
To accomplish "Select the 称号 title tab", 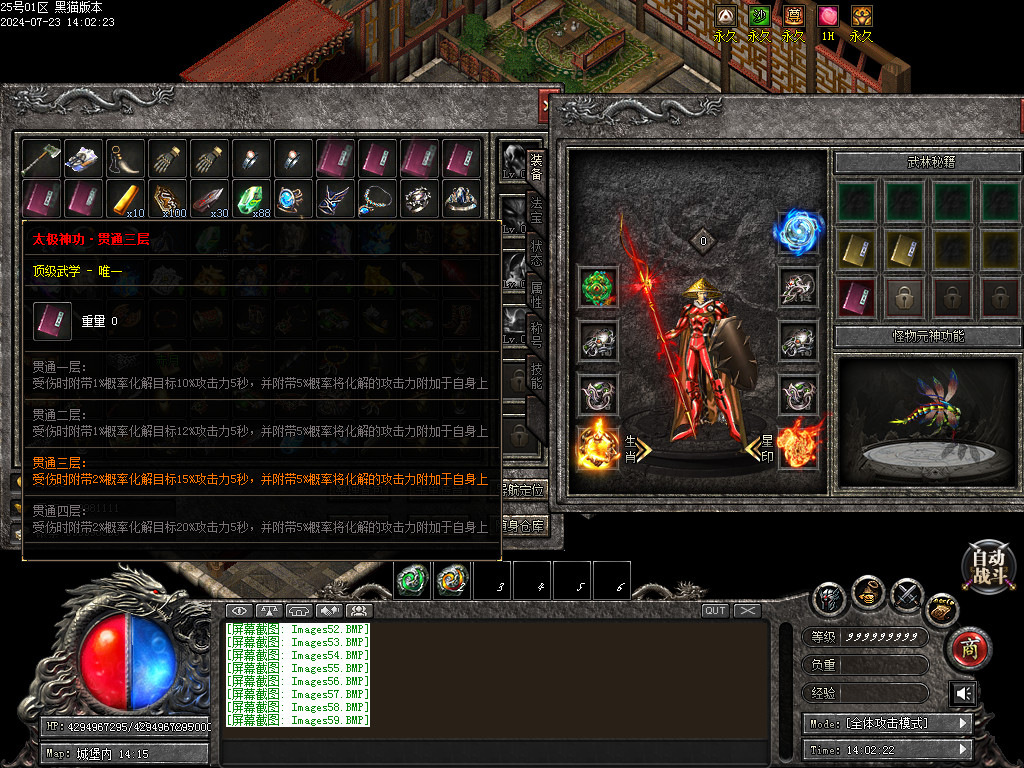I will coord(537,341).
